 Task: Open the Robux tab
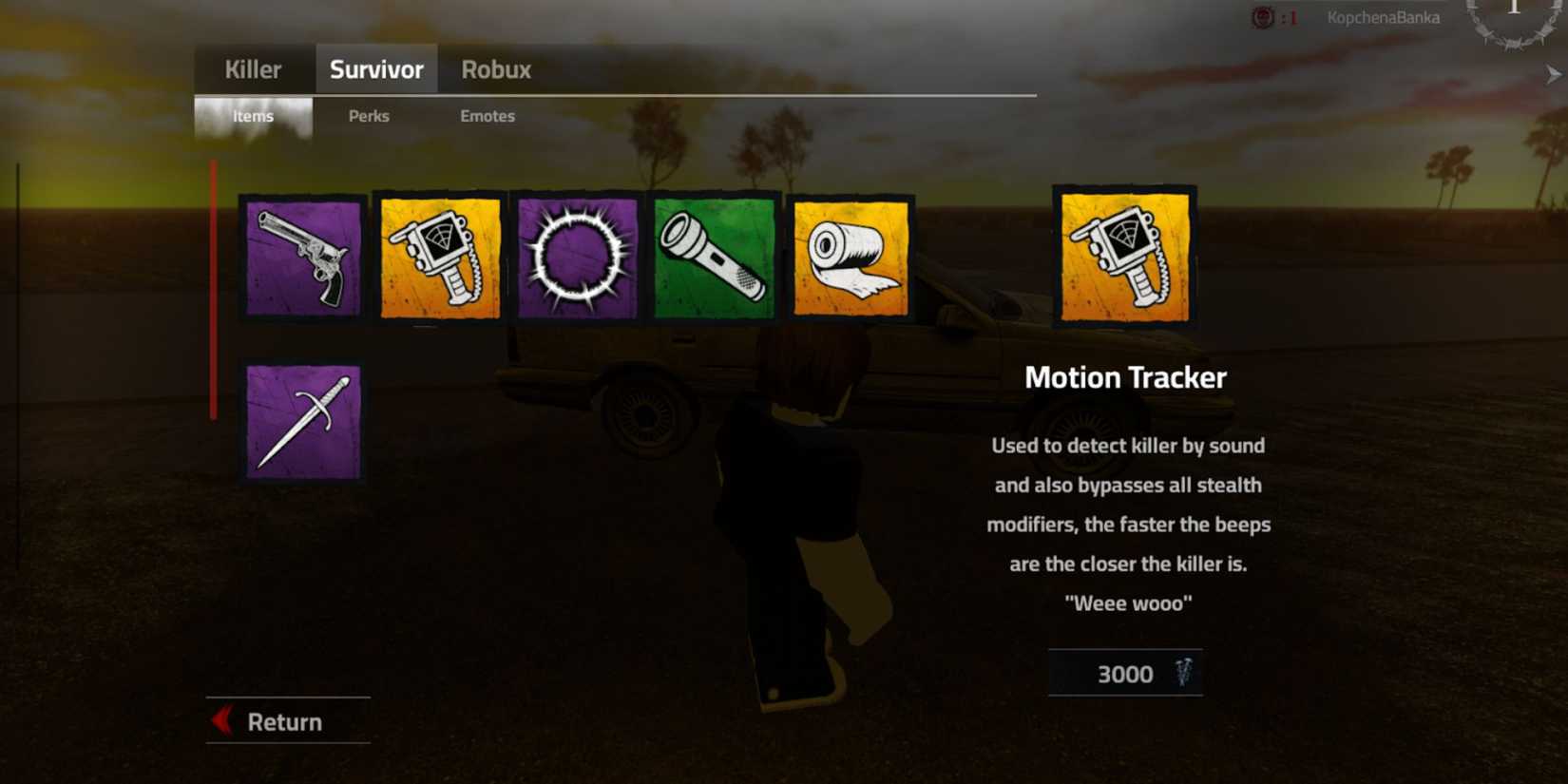(495, 68)
